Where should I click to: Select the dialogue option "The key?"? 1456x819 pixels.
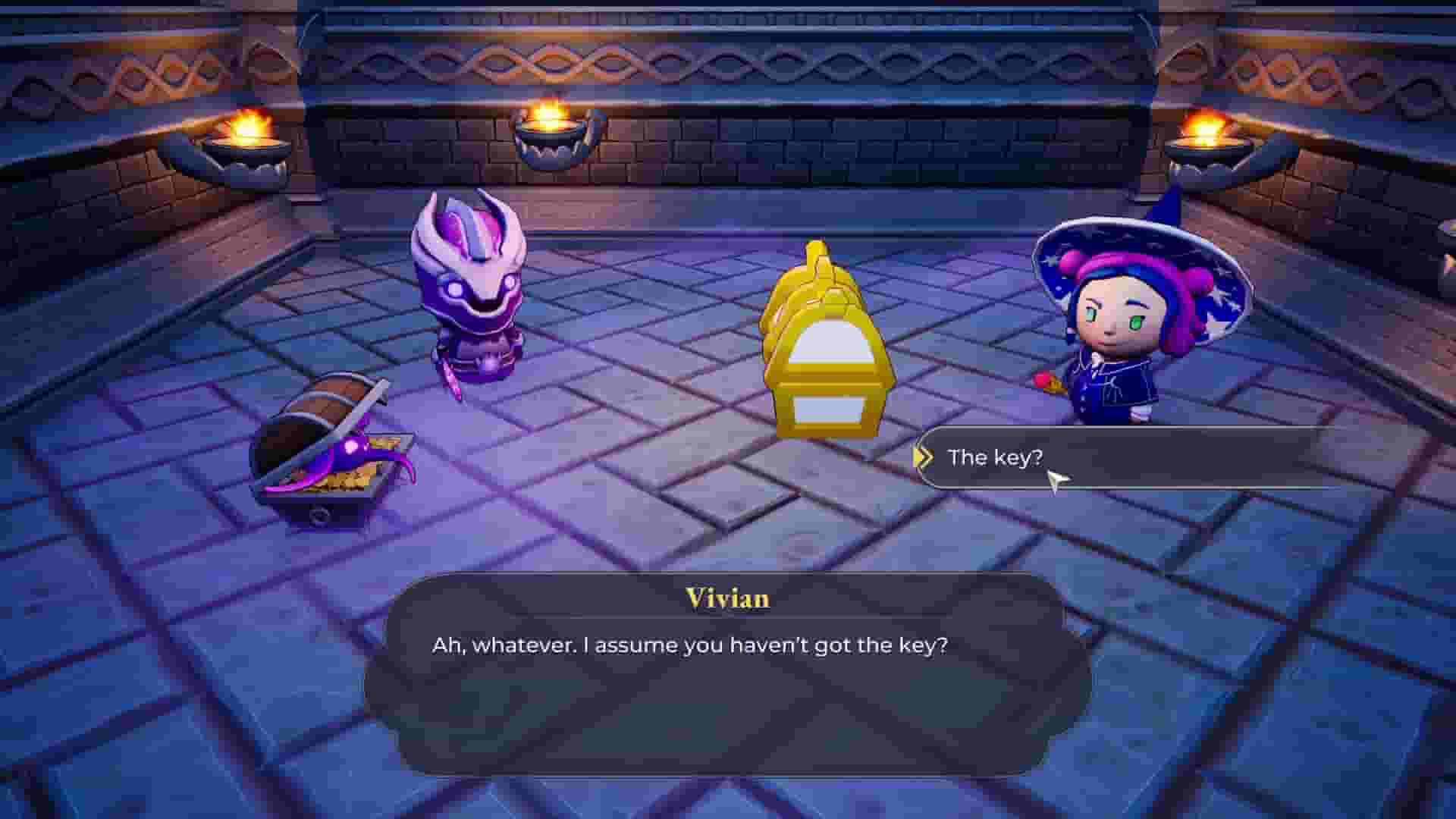pos(993,457)
